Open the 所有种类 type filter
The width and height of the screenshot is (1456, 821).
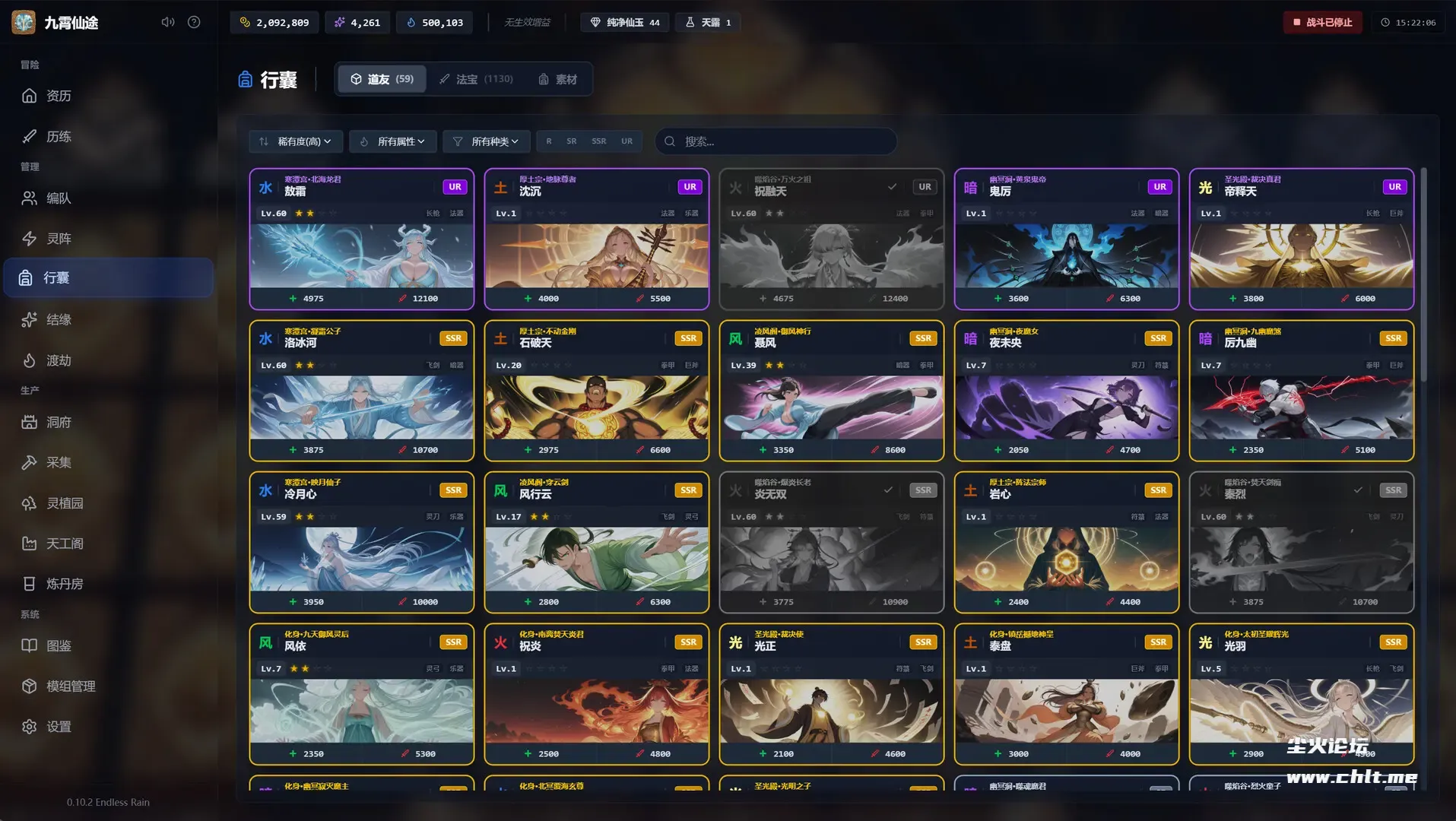[x=486, y=141]
